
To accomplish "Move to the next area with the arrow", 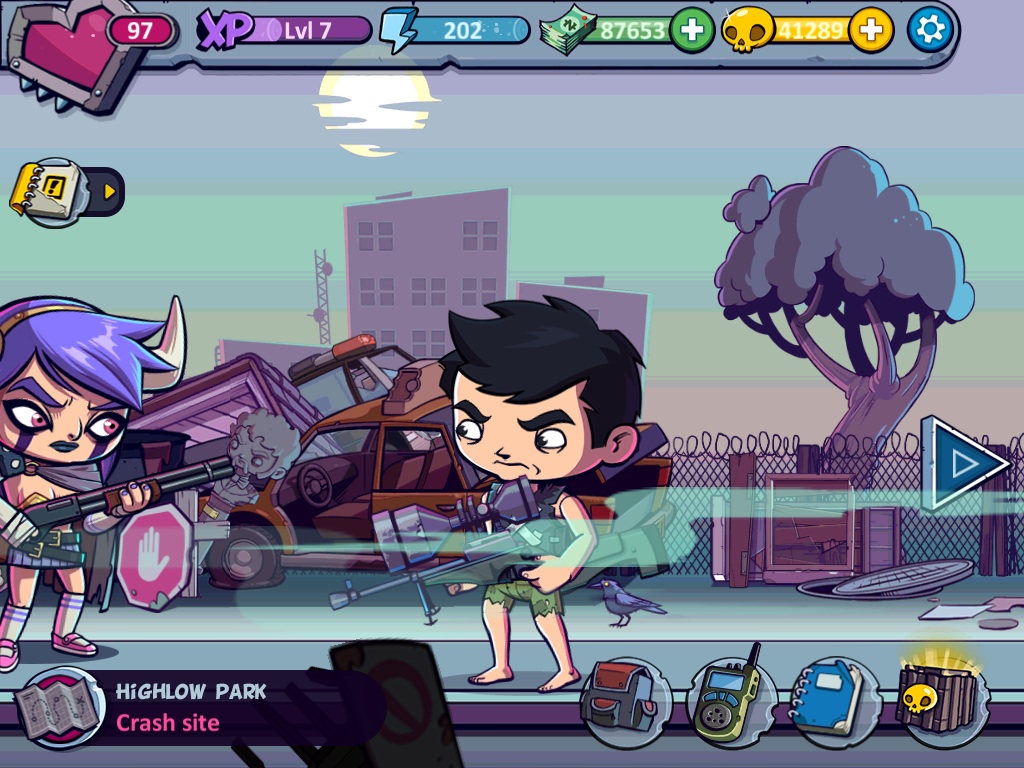I will coord(963,463).
